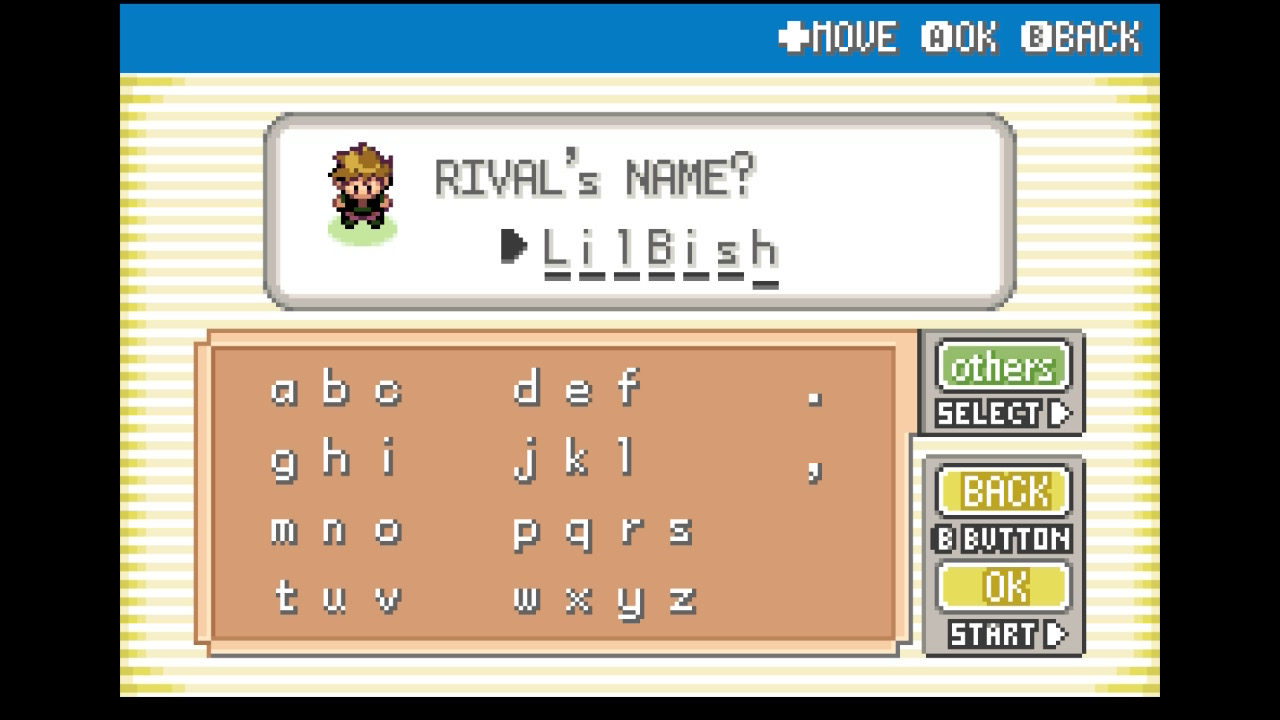Viewport: 1280px width, 720px height.
Task: Choose the letter y key
Action: [629, 602]
